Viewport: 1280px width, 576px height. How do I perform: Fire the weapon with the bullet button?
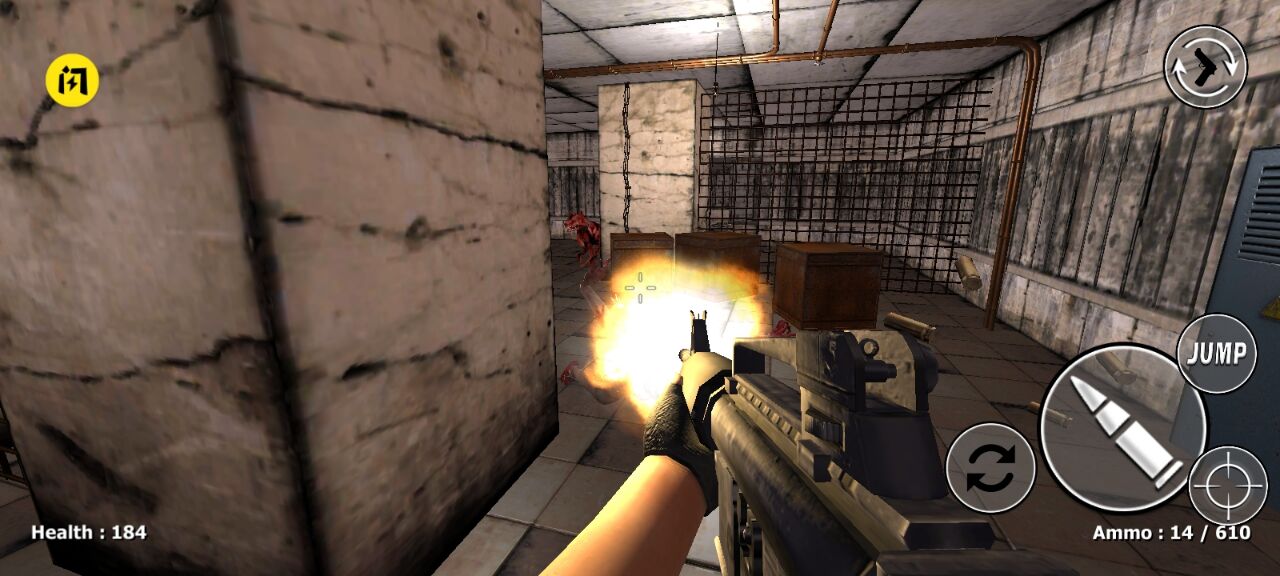pos(1122,428)
